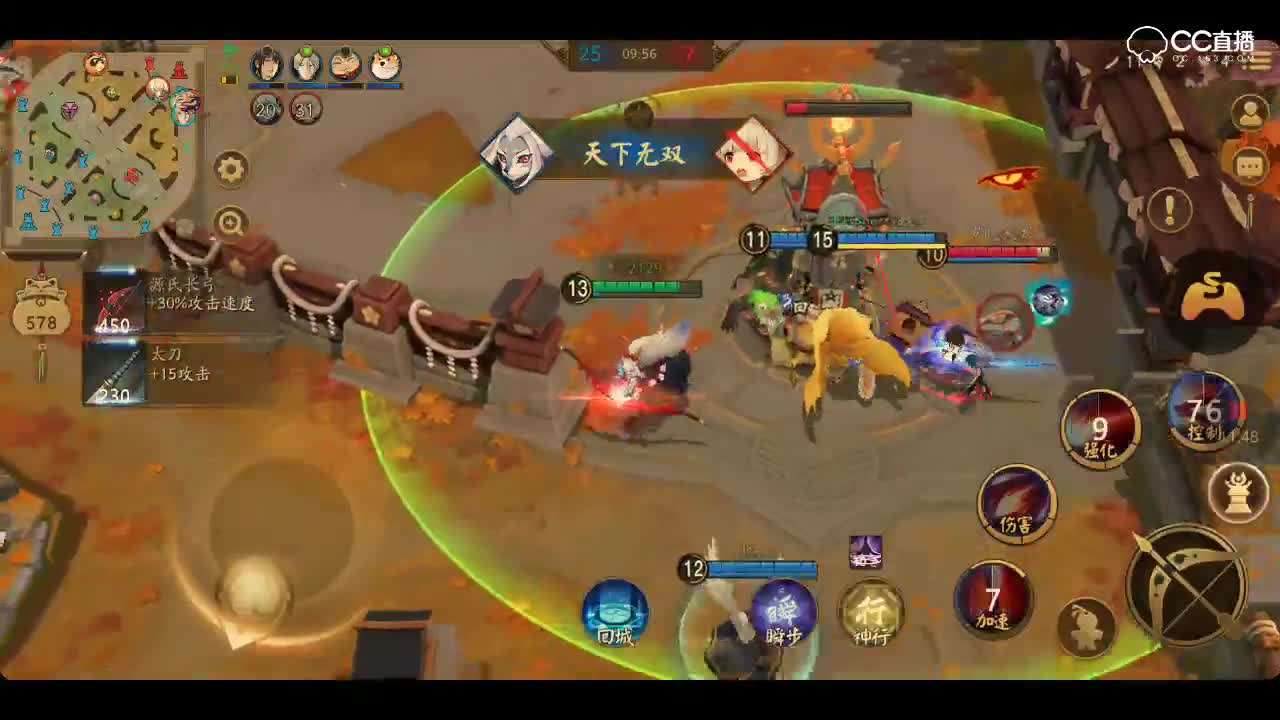
Task: Trigger the 强化 enhance skill showing 9
Action: pyautogui.click(x=1100, y=429)
